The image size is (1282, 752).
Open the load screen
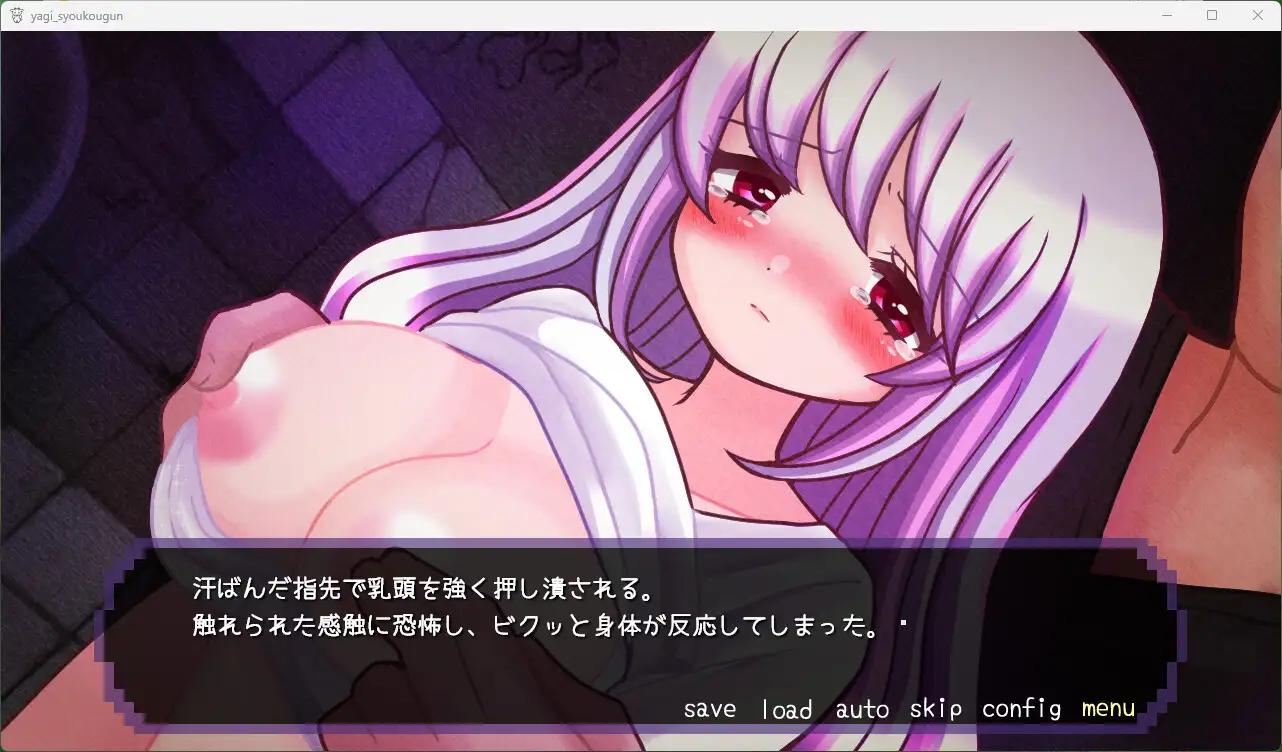tap(786, 708)
